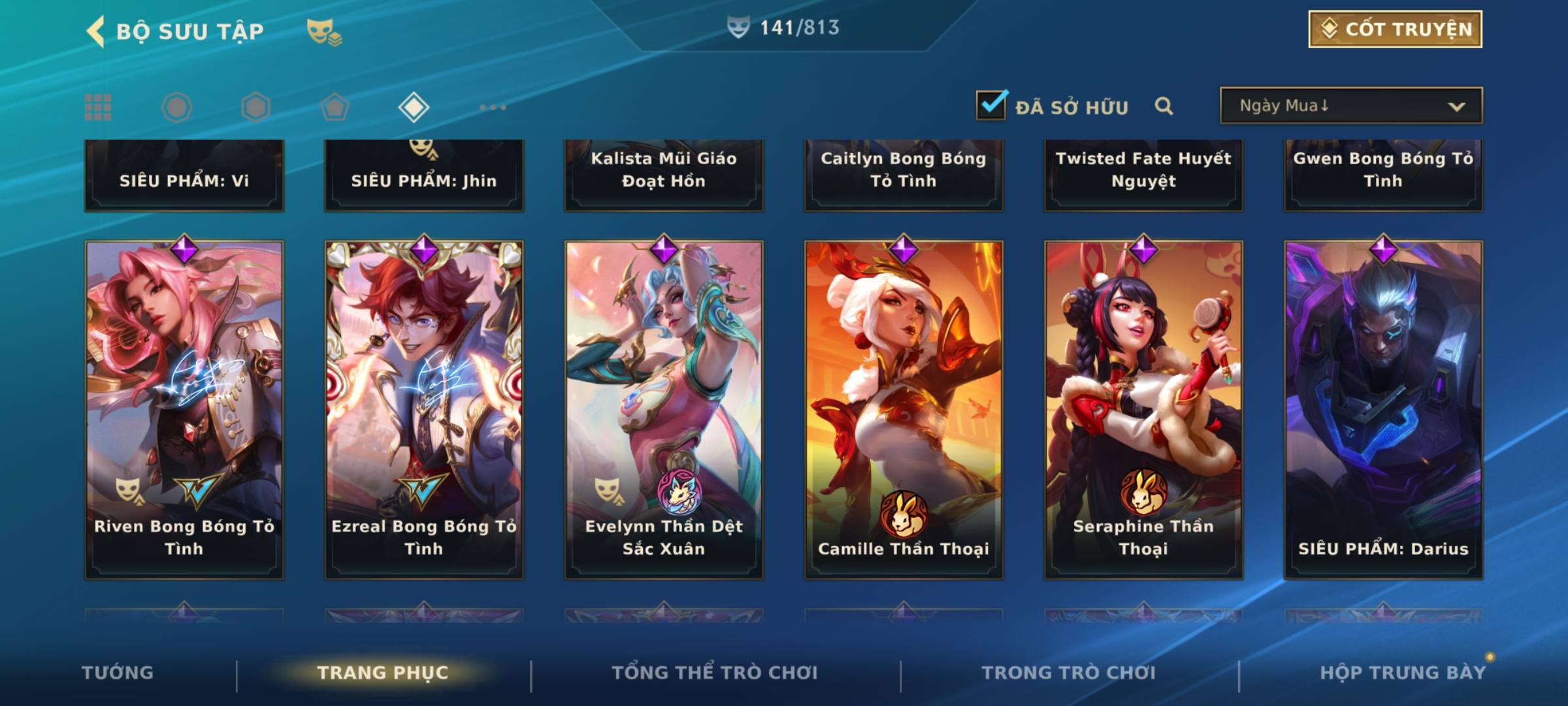Select the all-skins grid filter
The image size is (1568, 706).
click(98, 107)
